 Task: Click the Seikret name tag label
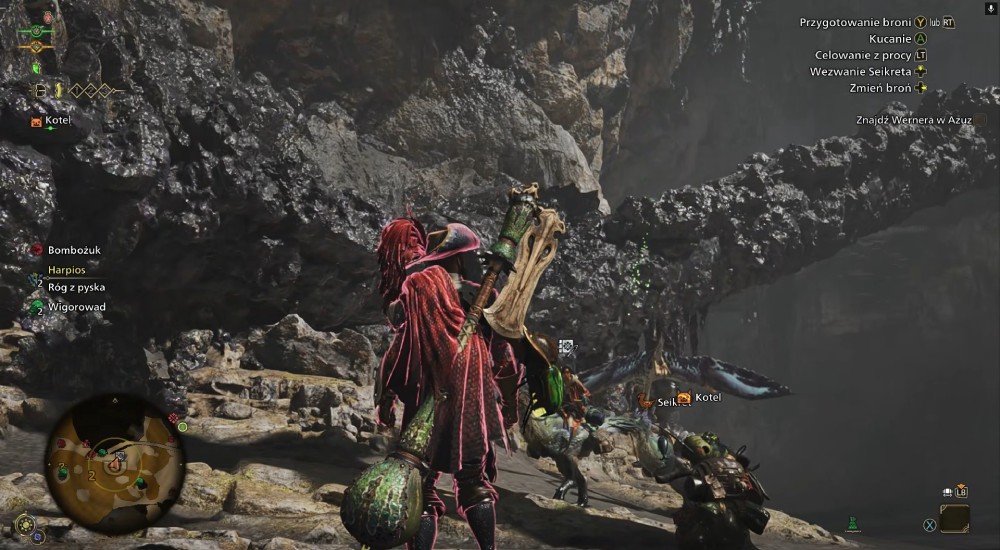tap(667, 402)
